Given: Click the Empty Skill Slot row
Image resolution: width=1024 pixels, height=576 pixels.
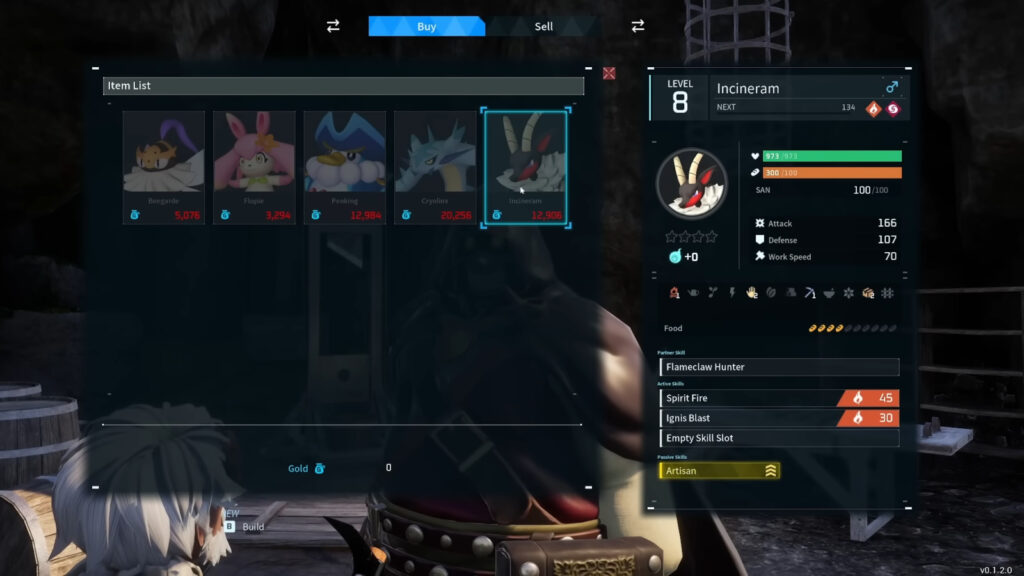Looking at the screenshot, I should 779,438.
